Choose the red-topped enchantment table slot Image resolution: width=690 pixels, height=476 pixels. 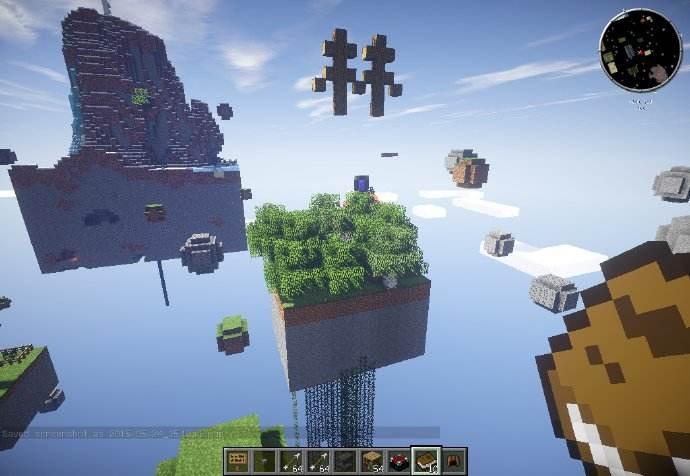[400, 460]
